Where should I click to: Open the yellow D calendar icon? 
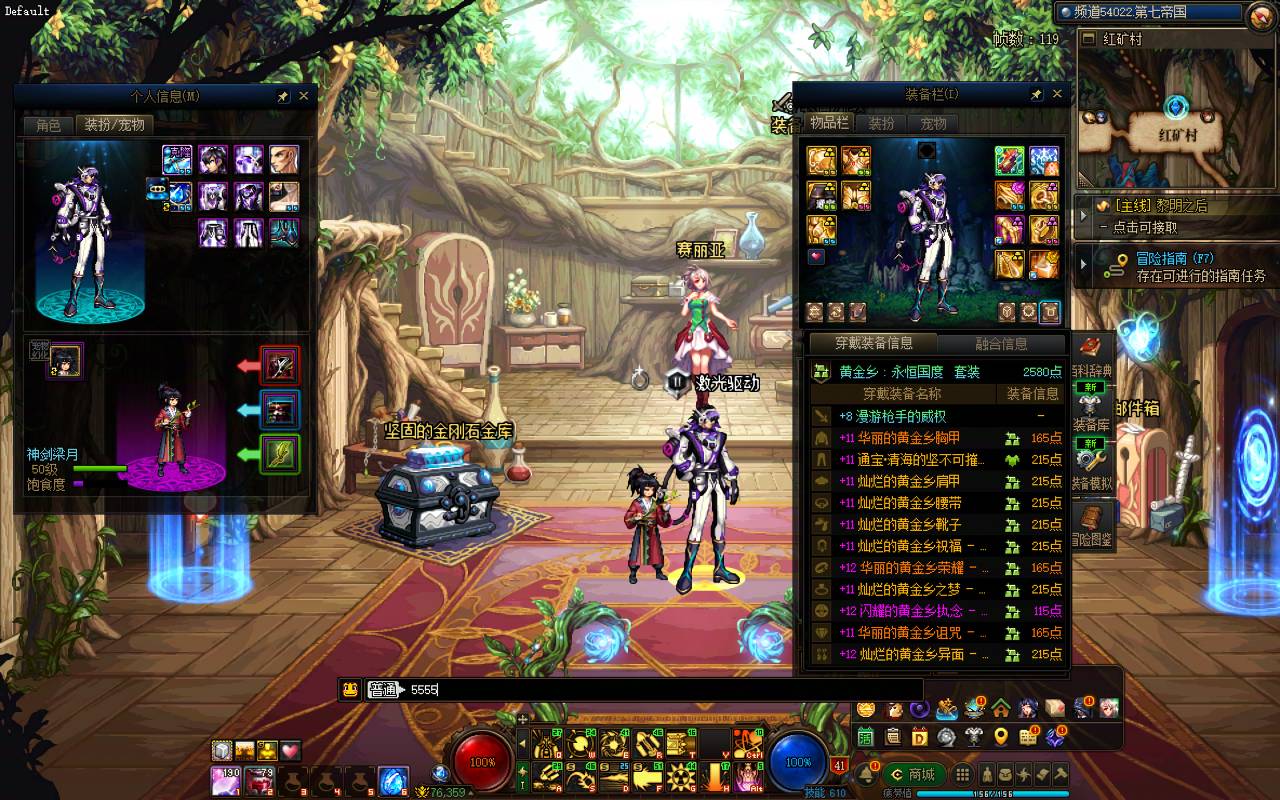tap(919, 737)
